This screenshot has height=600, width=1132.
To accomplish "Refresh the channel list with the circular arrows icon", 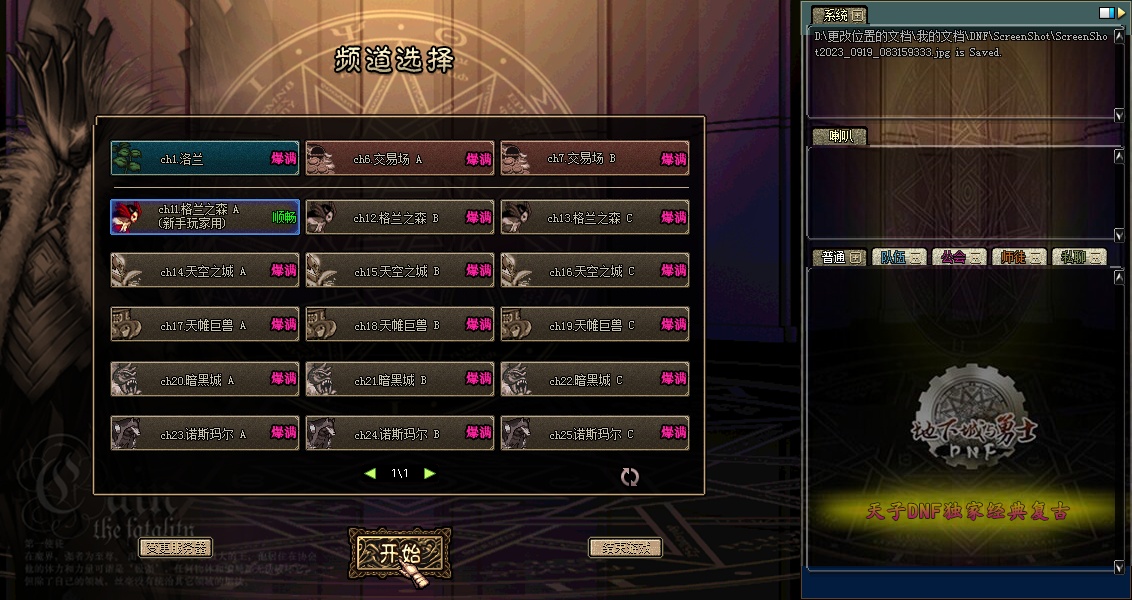I will click(x=629, y=477).
